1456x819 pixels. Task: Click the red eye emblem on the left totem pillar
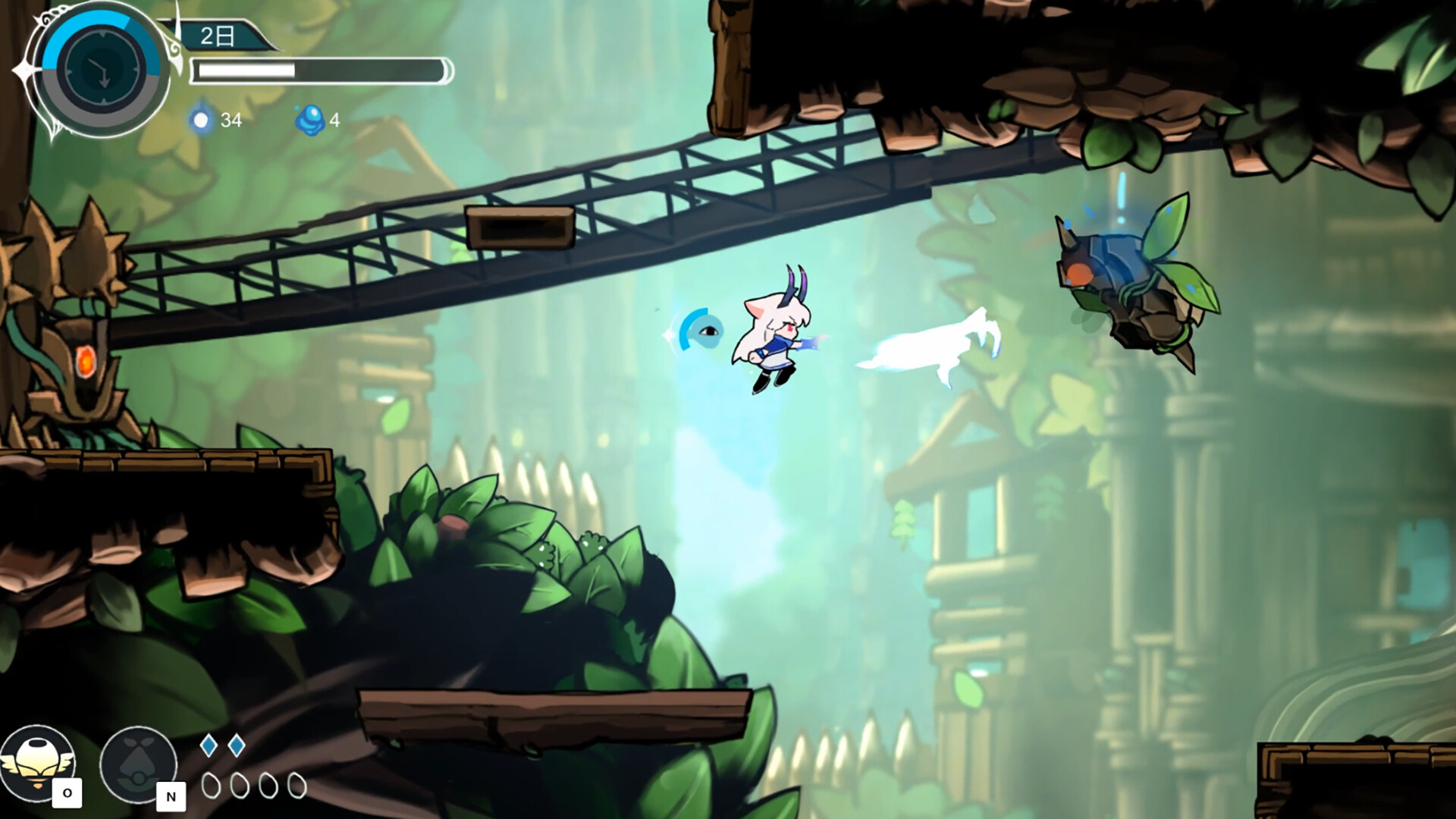[x=86, y=362]
